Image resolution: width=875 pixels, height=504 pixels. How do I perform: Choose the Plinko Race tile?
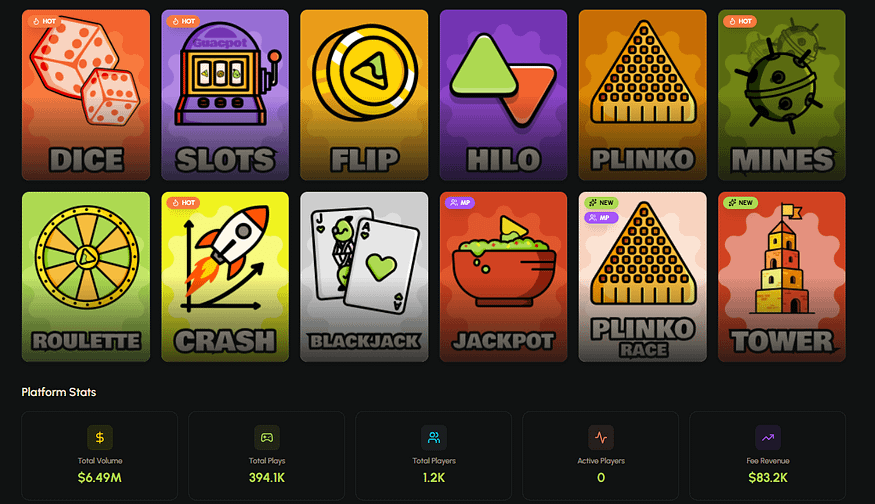(642, 277)
